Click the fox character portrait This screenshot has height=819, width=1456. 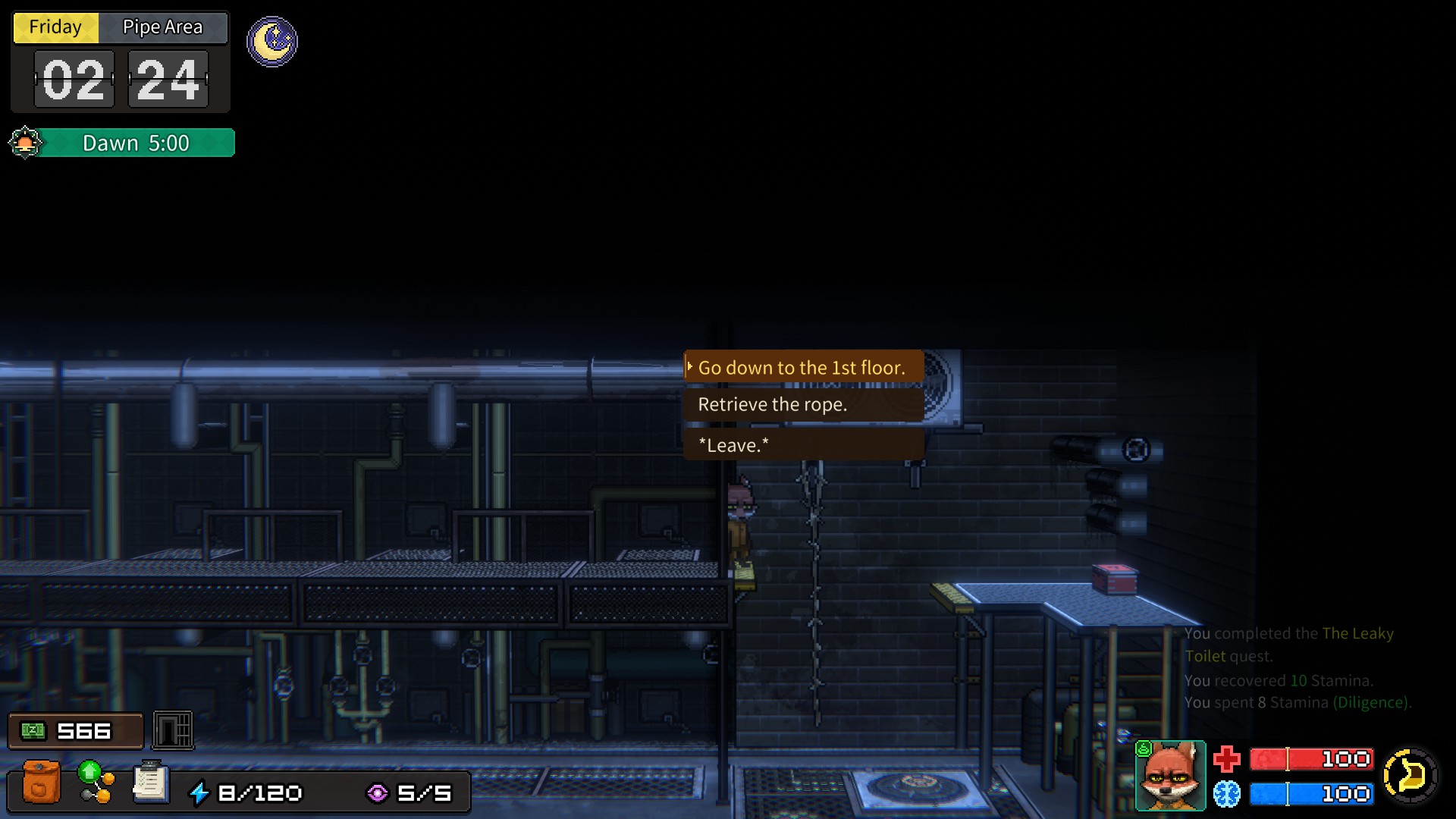[x=1170, y=776]
